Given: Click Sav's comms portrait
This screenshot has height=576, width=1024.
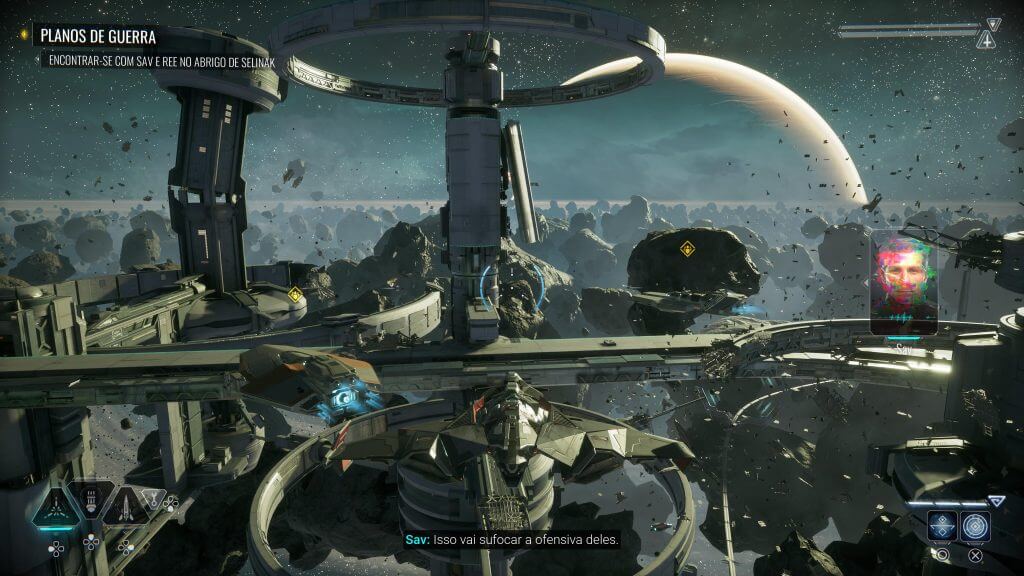Looking at the screenshot, I should [904, 283].
